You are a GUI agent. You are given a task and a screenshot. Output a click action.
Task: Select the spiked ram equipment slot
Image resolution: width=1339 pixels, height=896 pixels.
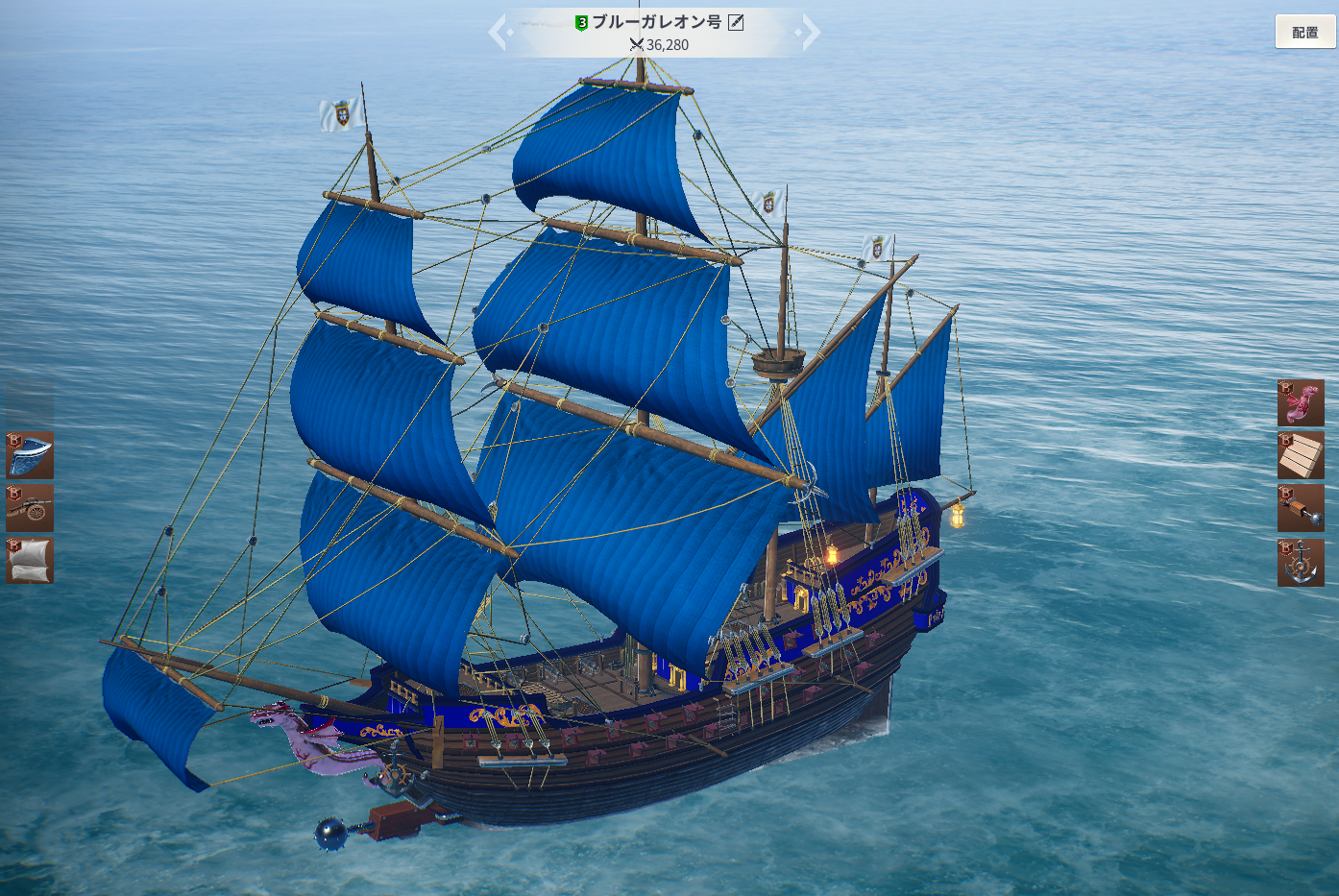click(x=1301, y=508)
